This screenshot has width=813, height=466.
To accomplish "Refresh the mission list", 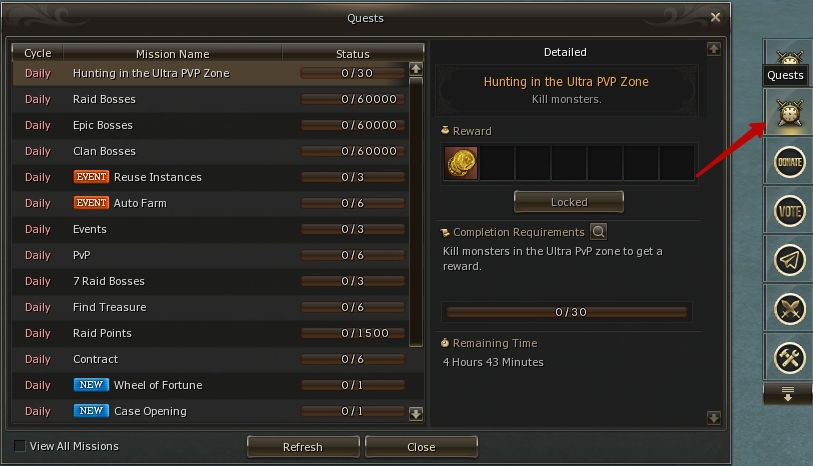I will point(302,447).
